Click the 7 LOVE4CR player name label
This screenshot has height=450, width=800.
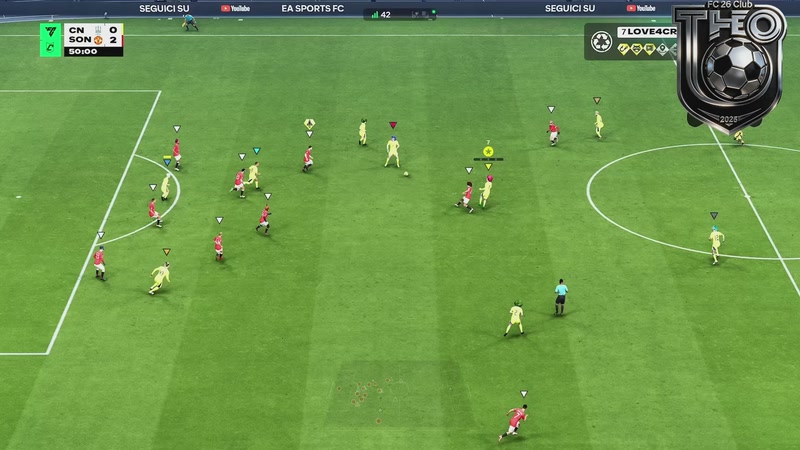click(x=646, y=33)
